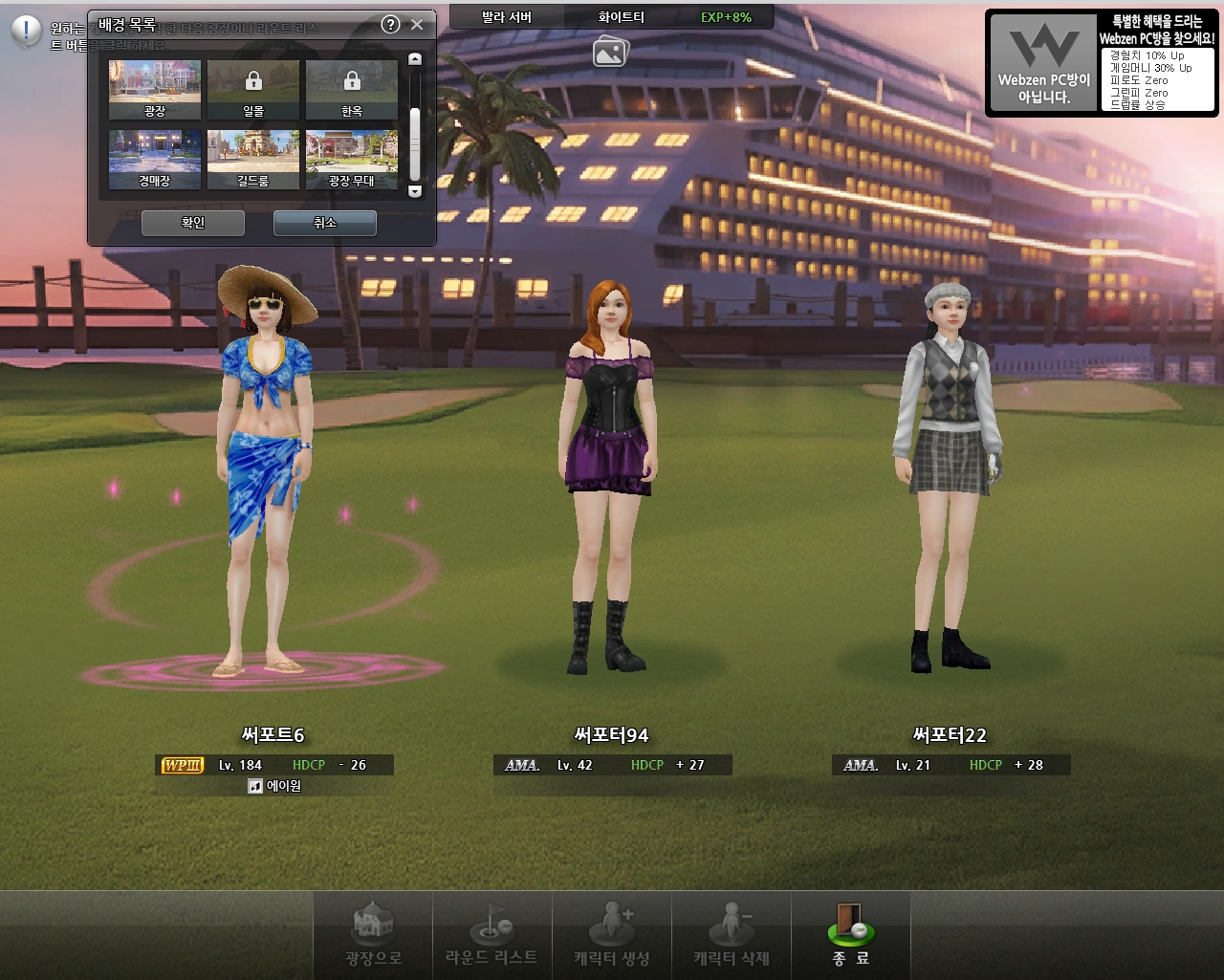Select the 길드룸 background thumbnail

(253, 159)
